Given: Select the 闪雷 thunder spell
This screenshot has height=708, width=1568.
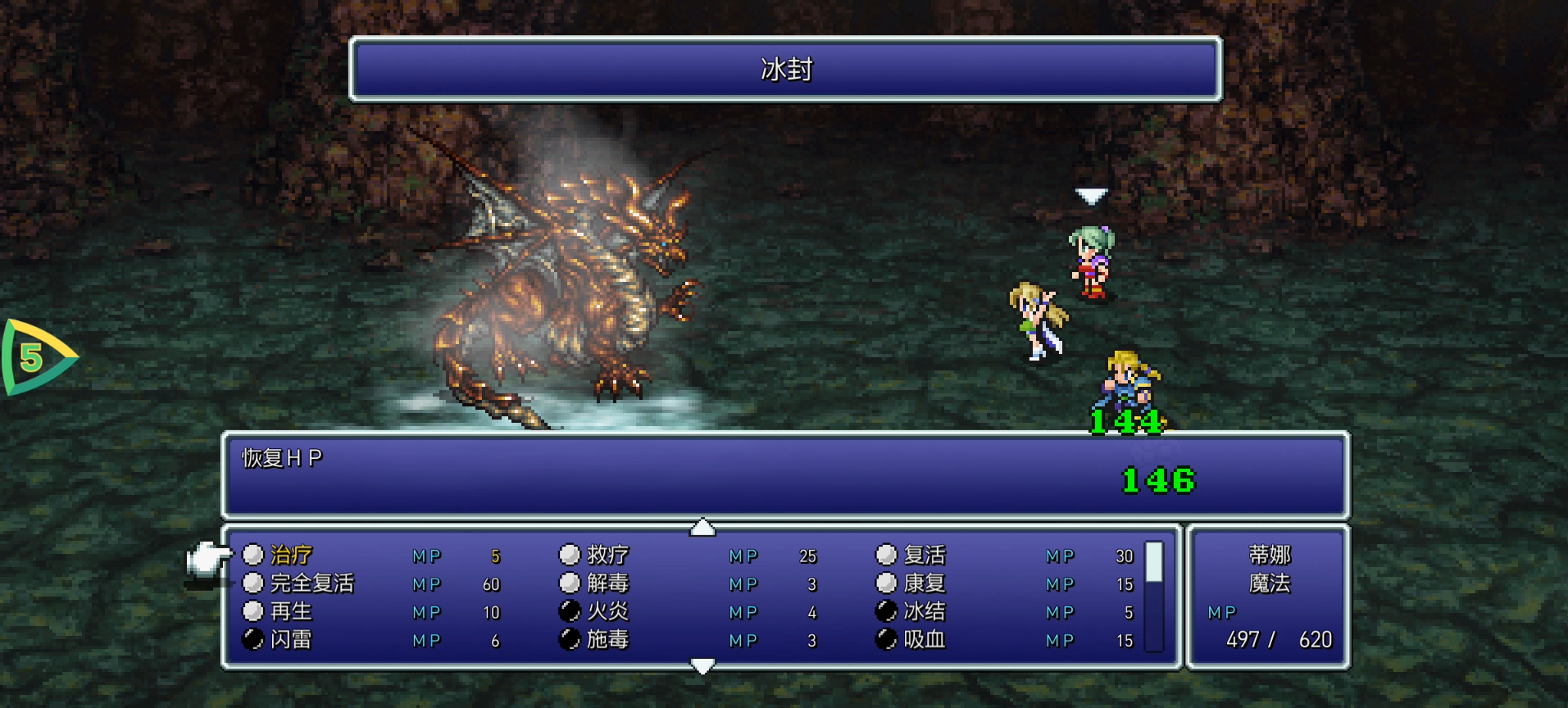Looking at the screenshot, I should point(291,639).
